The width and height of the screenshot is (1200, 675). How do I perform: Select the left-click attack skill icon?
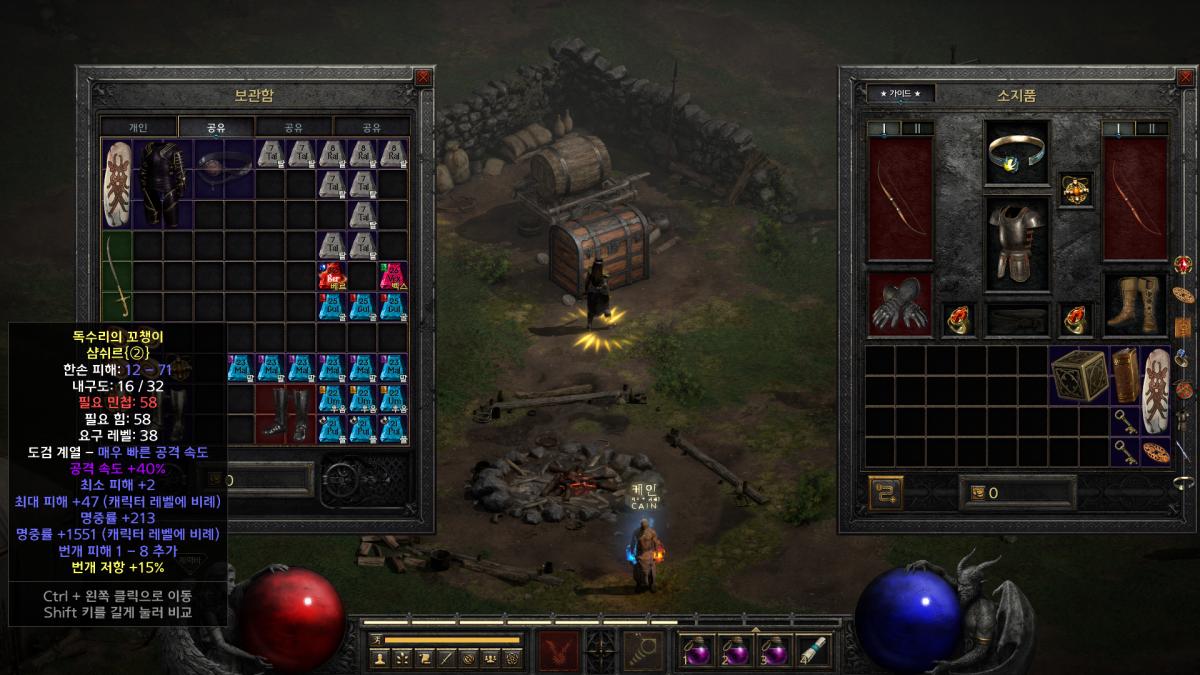tap(559, 650)
